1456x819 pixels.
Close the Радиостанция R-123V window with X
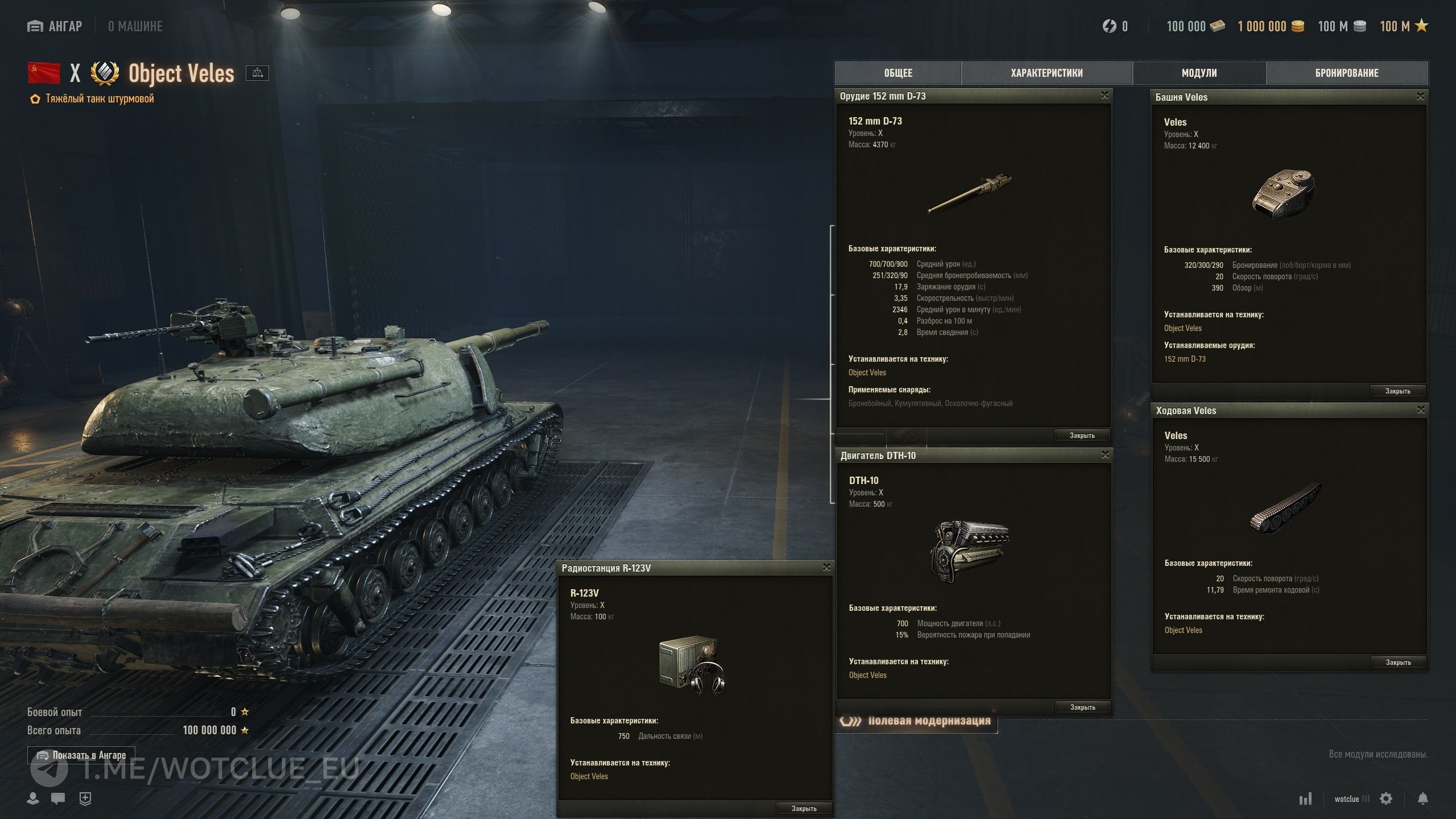pyautogui.click(x=826, y=567)
